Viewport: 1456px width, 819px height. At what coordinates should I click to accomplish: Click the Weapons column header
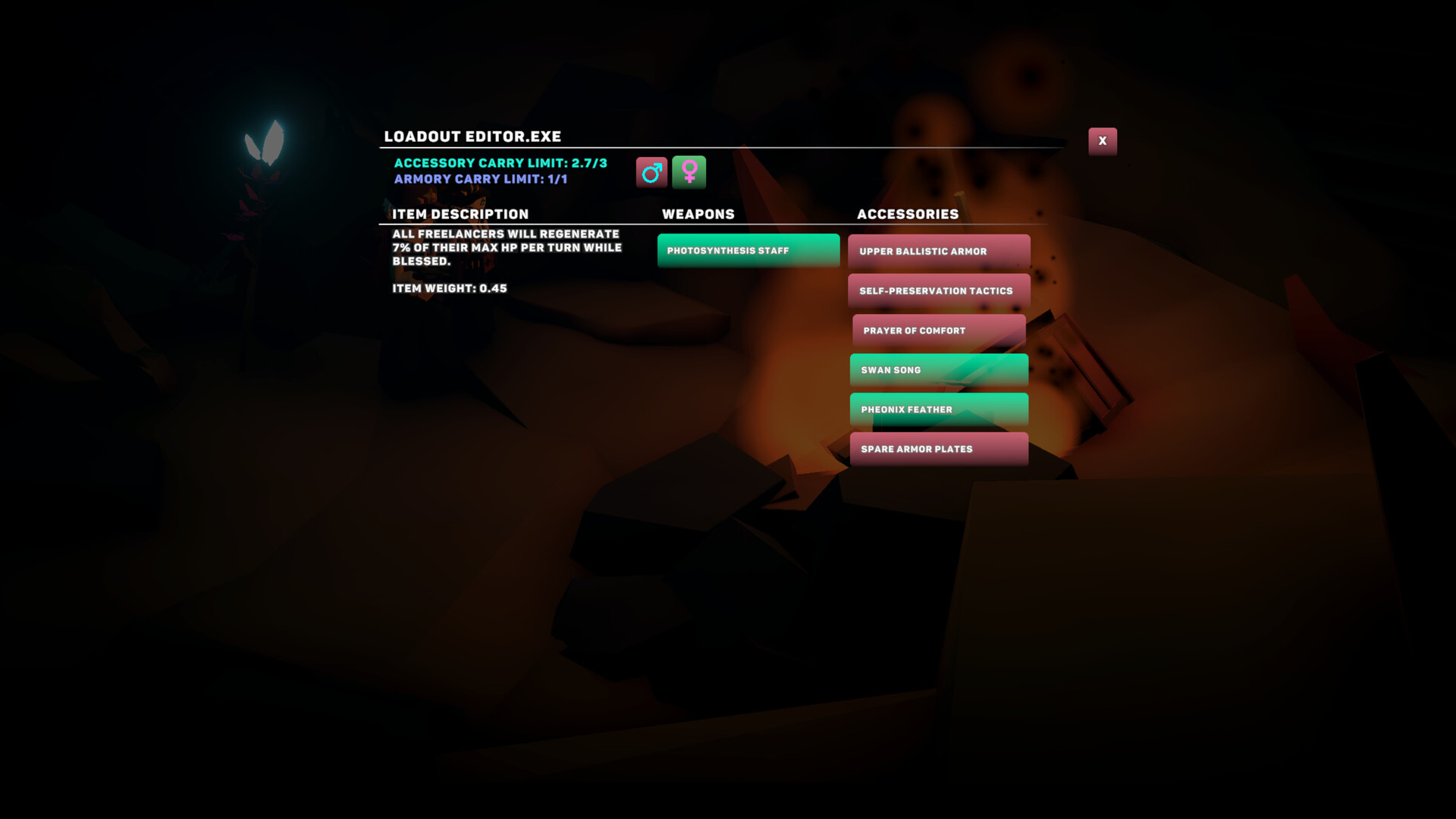pyautogui.click(x=698, y=214)
